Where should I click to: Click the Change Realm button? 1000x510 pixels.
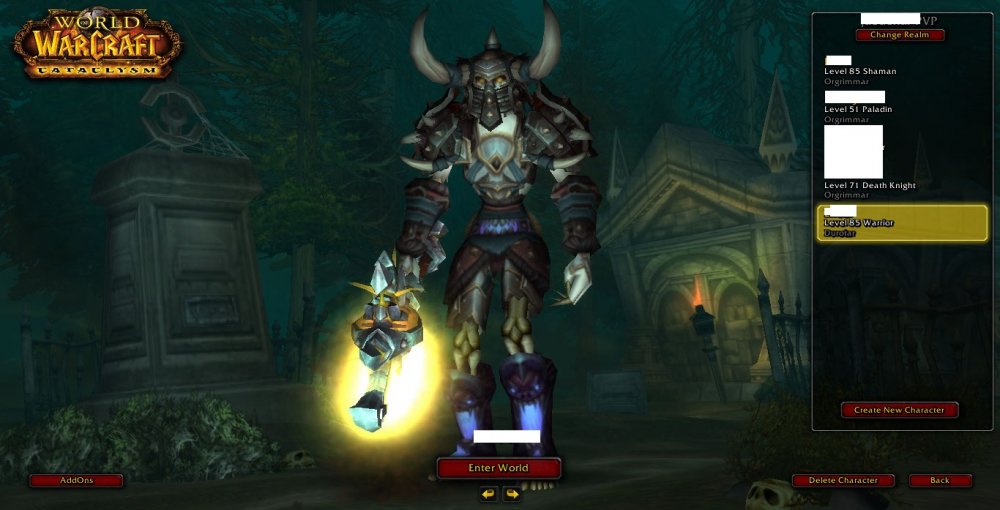coord(900,35)
